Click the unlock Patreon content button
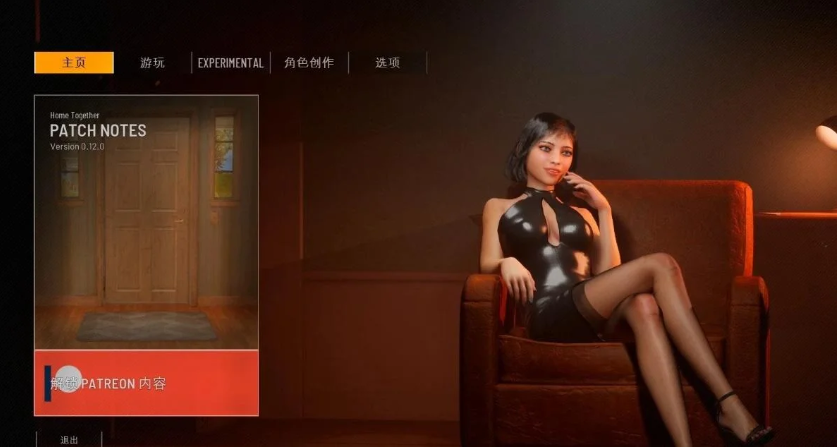Image resolution: width=837 pixels, height=447 pixels. pyautogui.click(x=146, y=382)
